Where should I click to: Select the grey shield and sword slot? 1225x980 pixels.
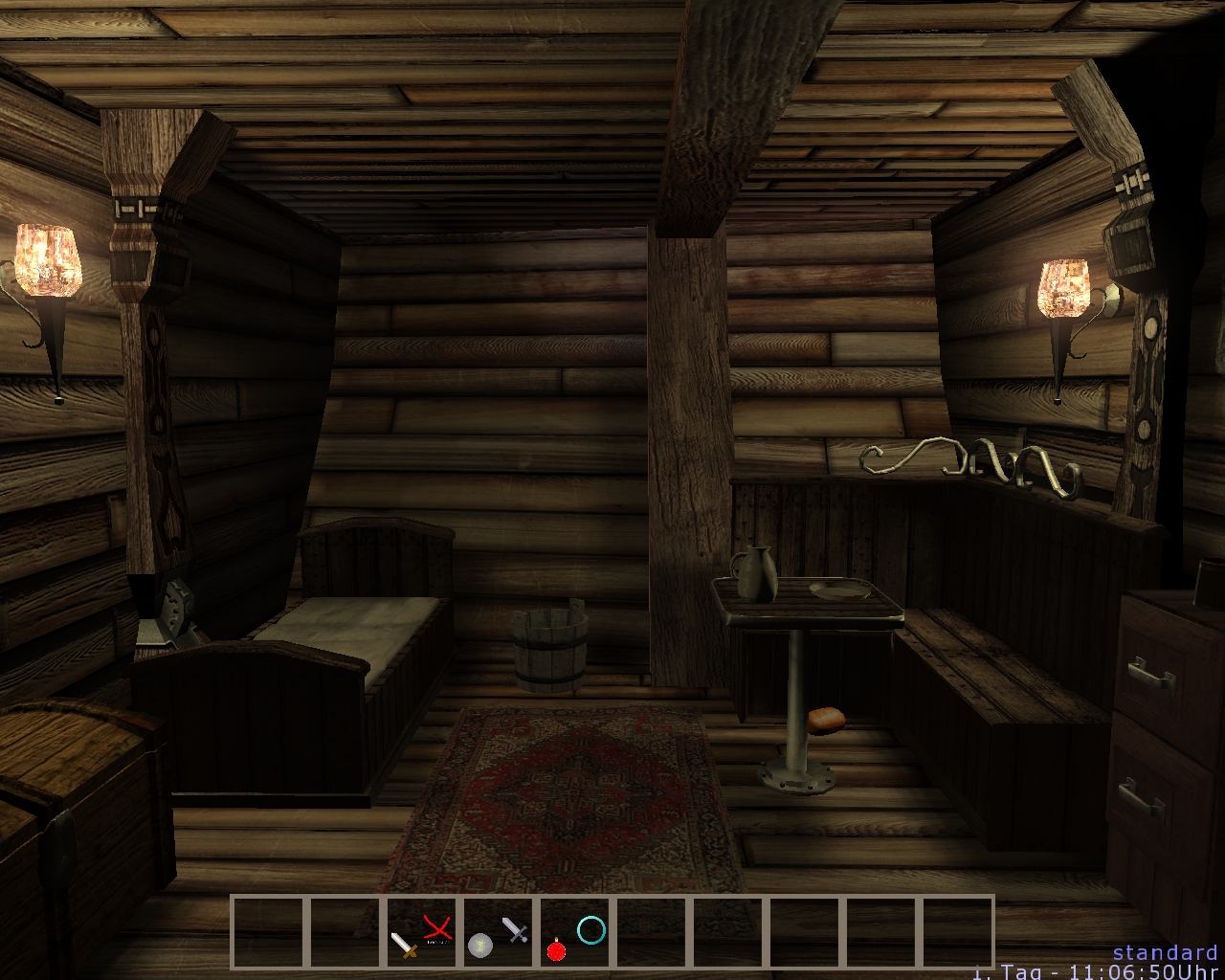coord(499,932)
